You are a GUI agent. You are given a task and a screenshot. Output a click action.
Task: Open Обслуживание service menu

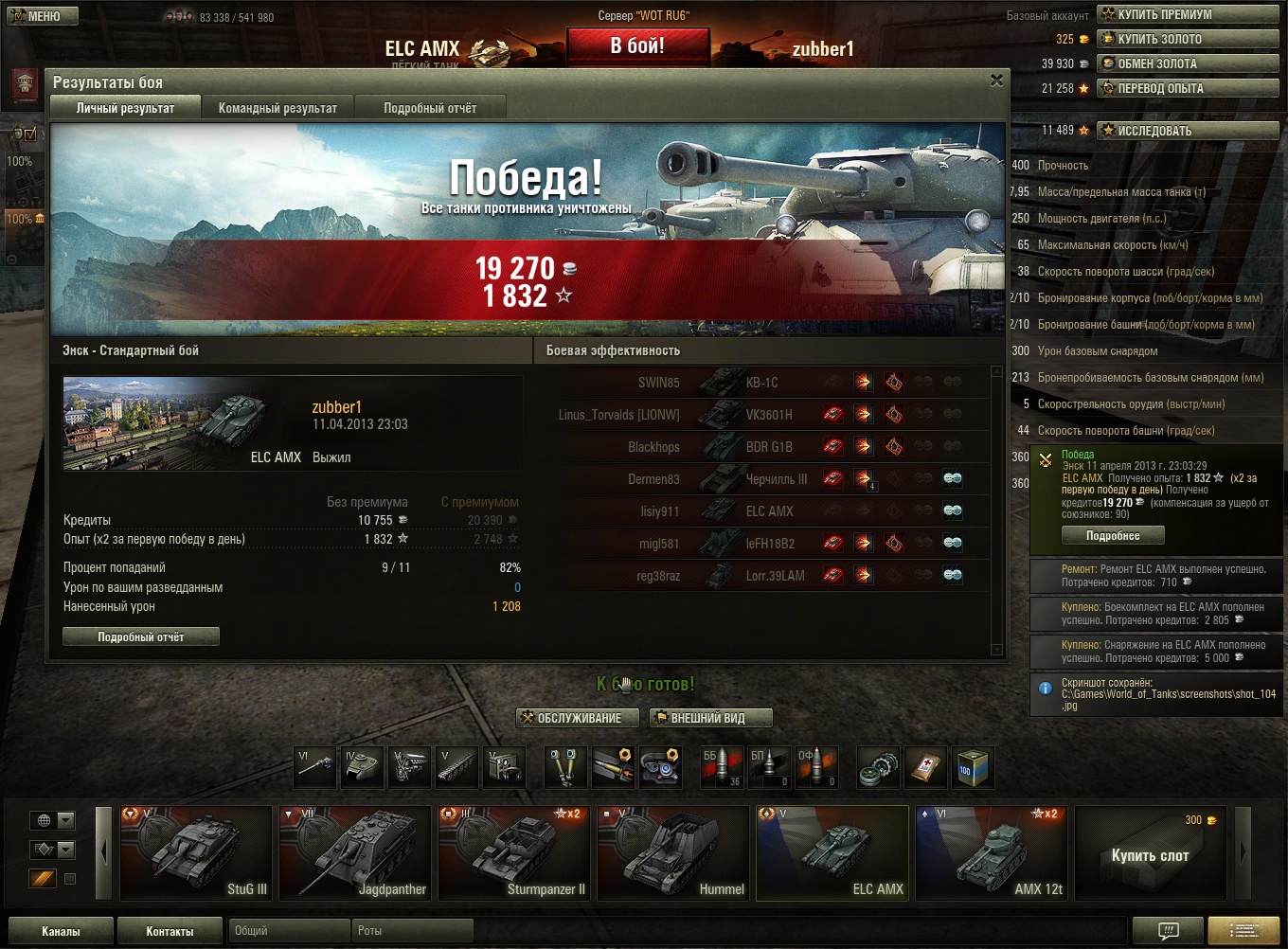point(571,718)
